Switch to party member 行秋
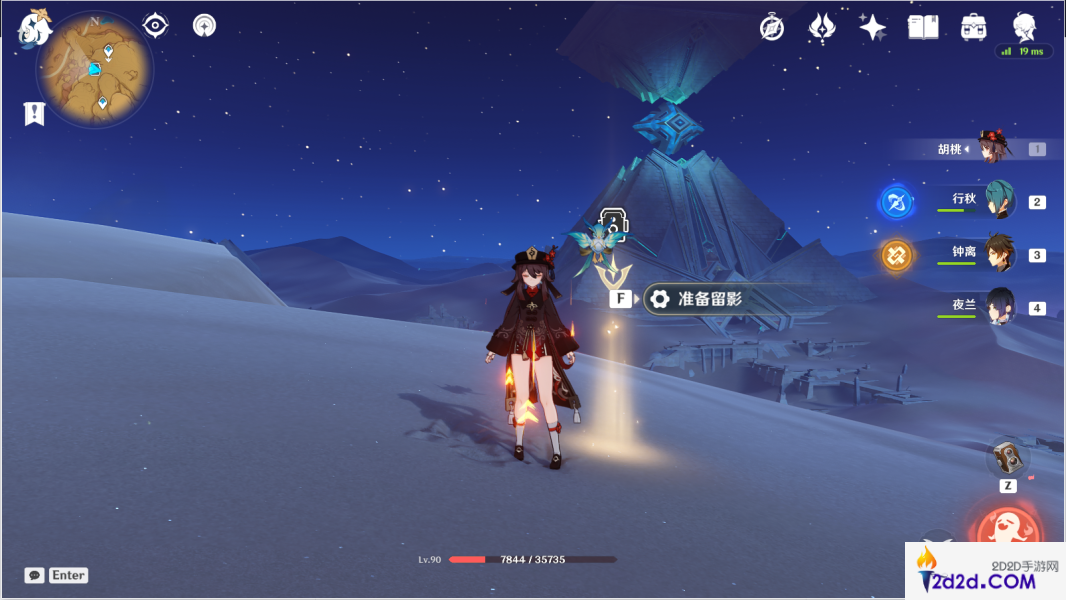The height and width of the screenshot is (600, 1066). tap(998, 200)
